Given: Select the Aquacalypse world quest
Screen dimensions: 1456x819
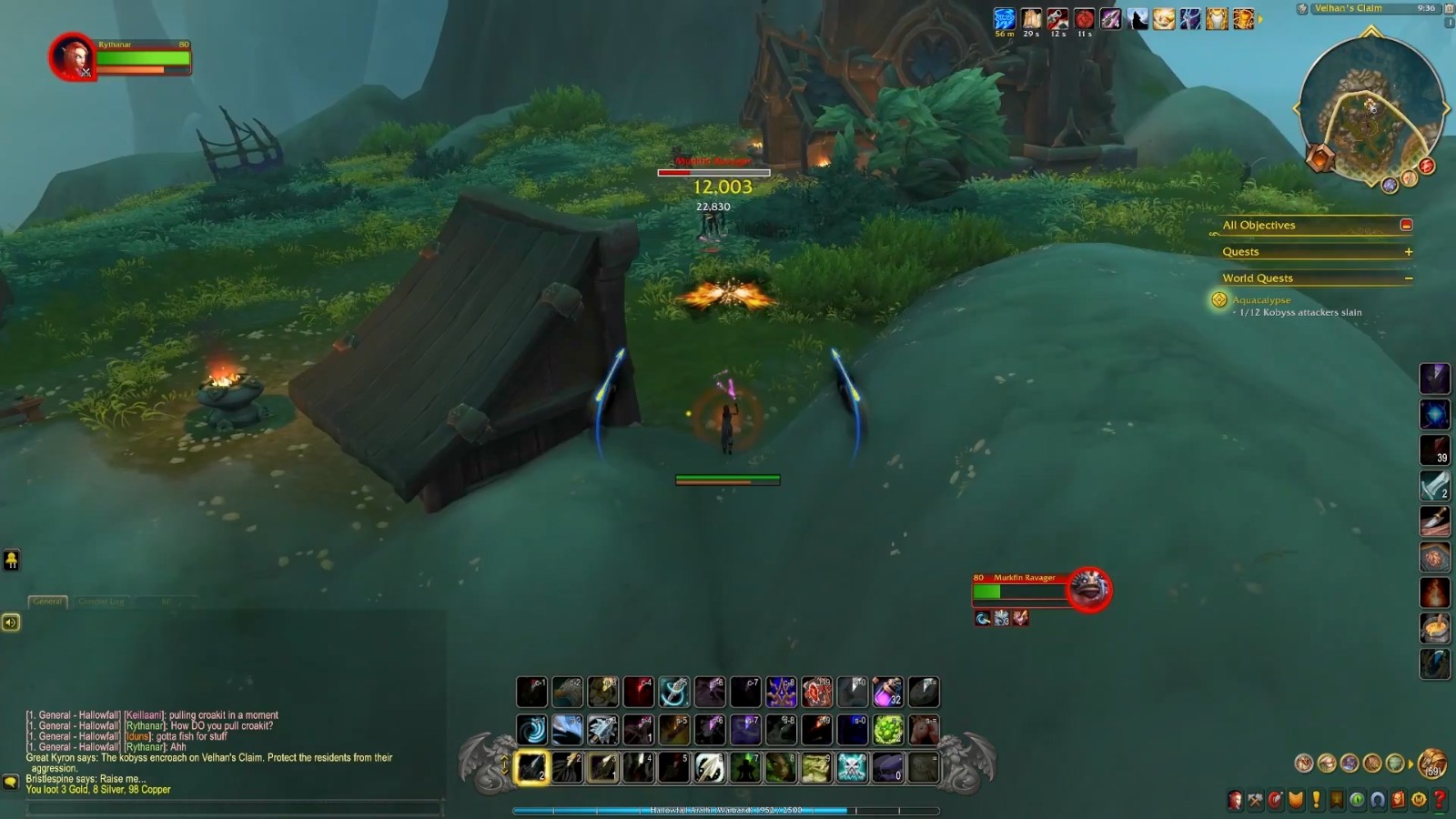Looking at the screenshot, I should click(1260, 300).
